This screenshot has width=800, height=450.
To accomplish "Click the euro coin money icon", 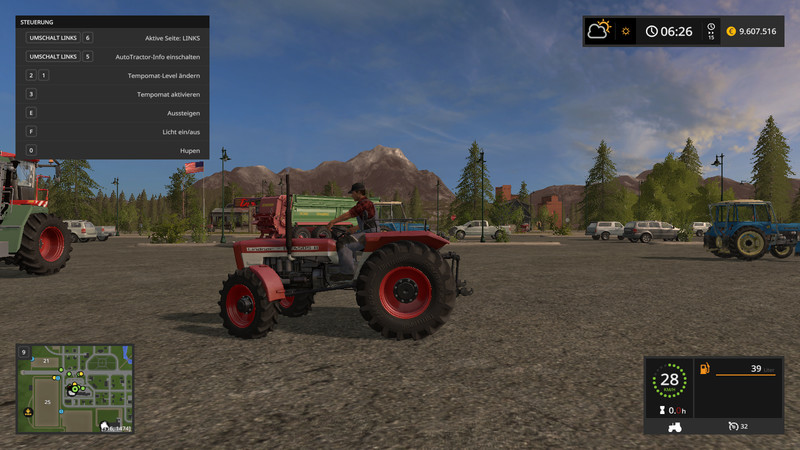I will [x=731, y=31].
